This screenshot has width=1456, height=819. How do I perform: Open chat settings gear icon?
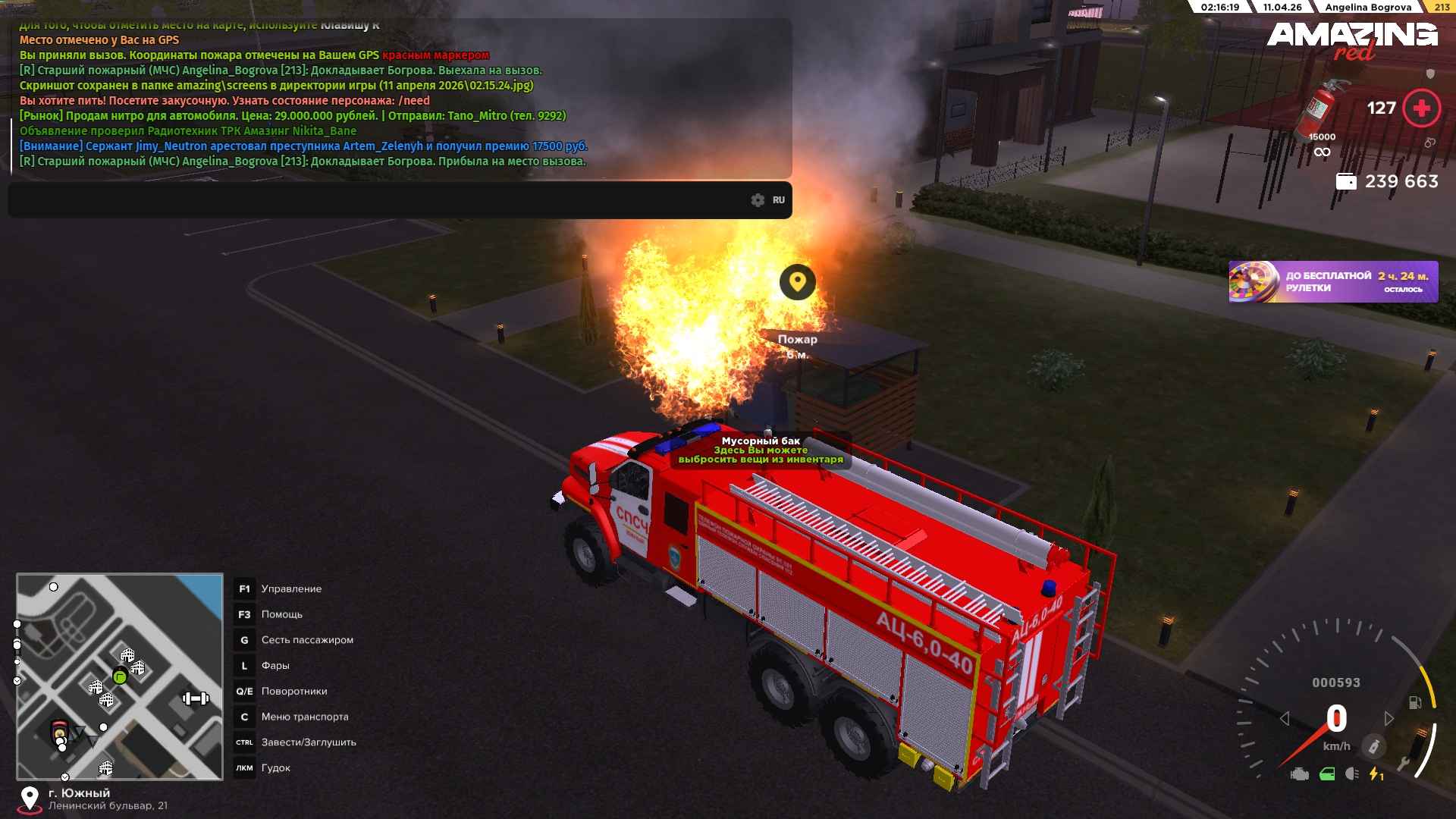758,200
